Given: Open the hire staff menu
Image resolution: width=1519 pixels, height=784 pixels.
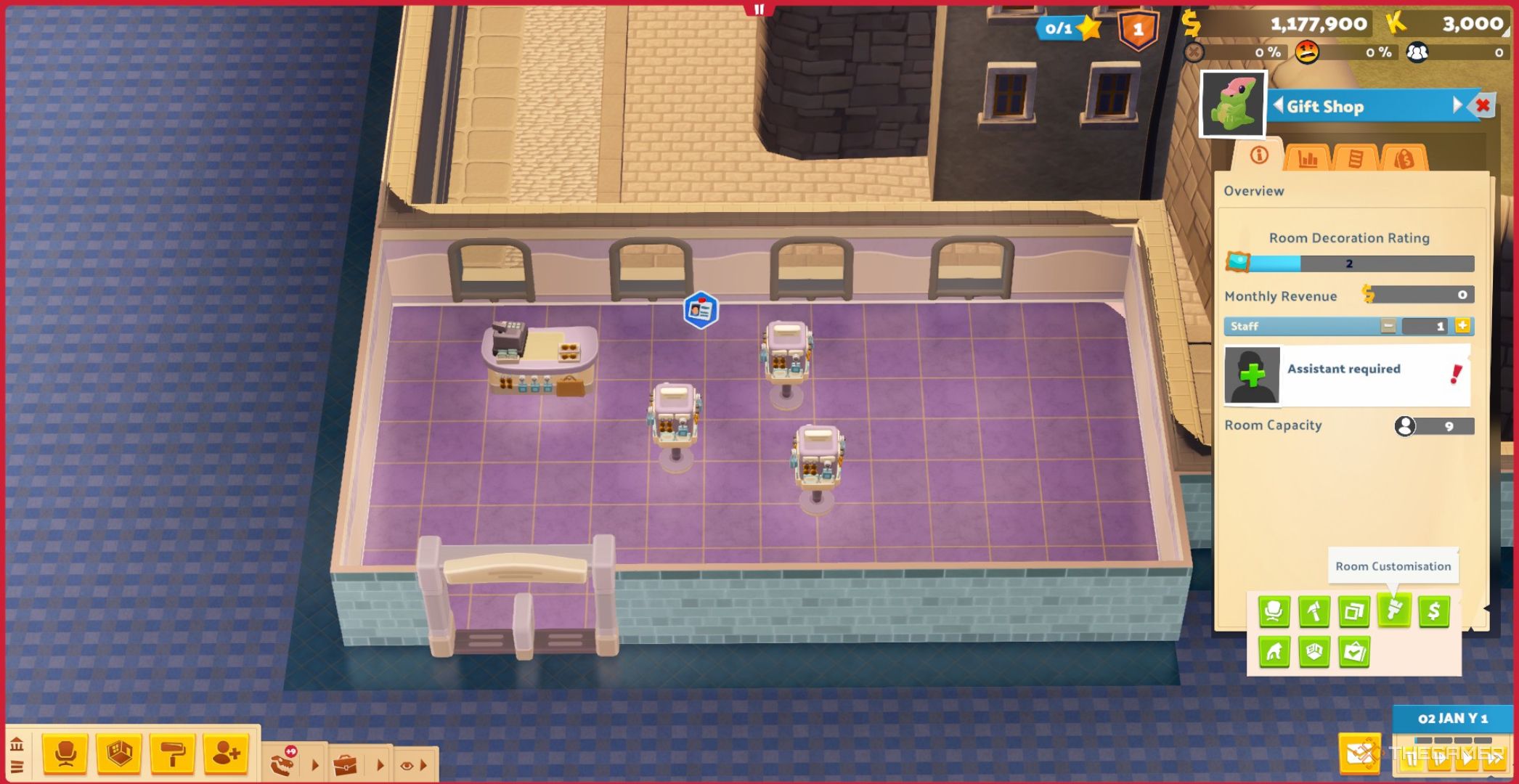Looking at the screenshot, I should (x=226, y=754).
